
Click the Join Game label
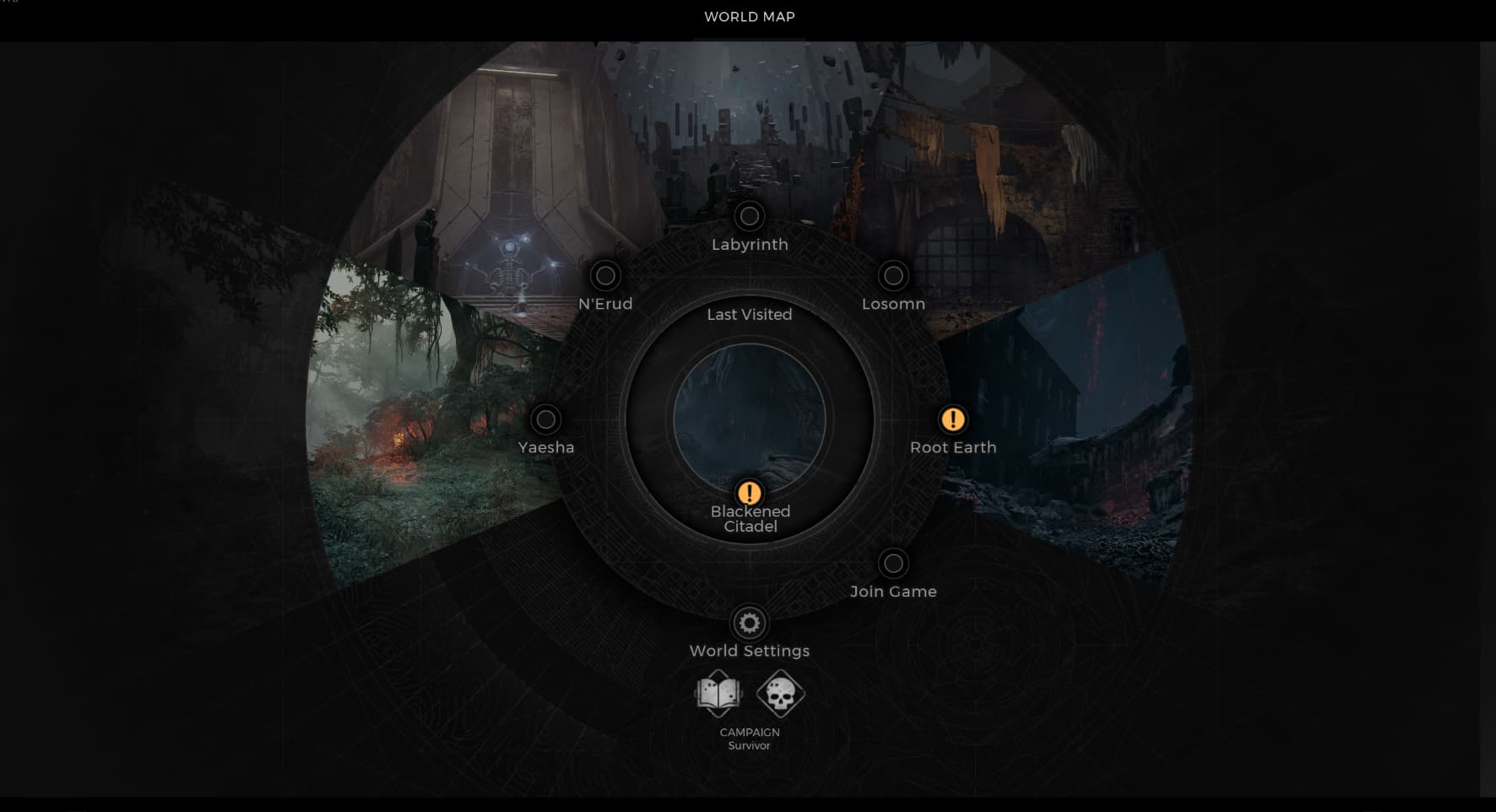click(894, 591)
